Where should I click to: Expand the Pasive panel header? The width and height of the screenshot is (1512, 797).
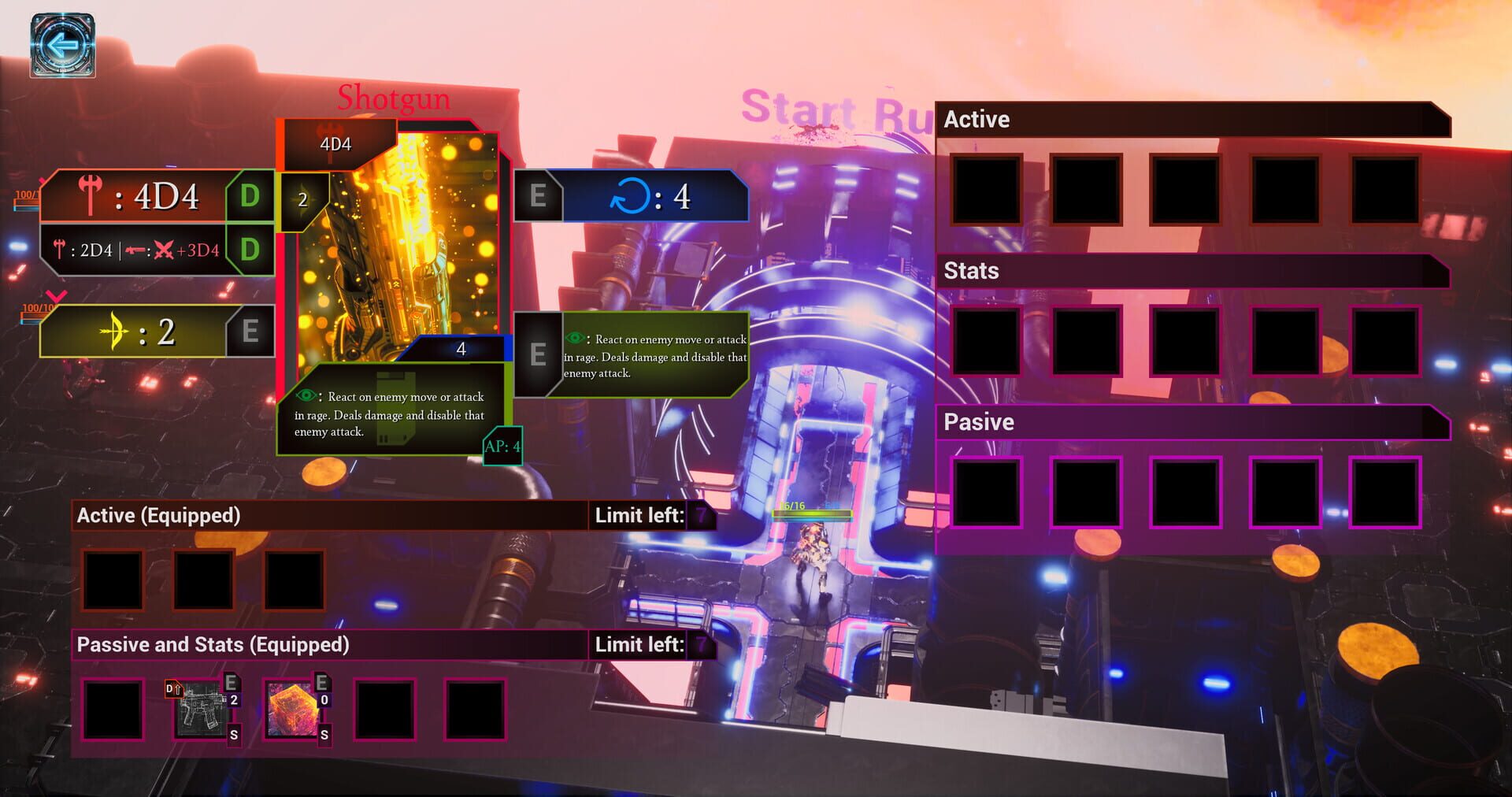[x=979, y=422]
